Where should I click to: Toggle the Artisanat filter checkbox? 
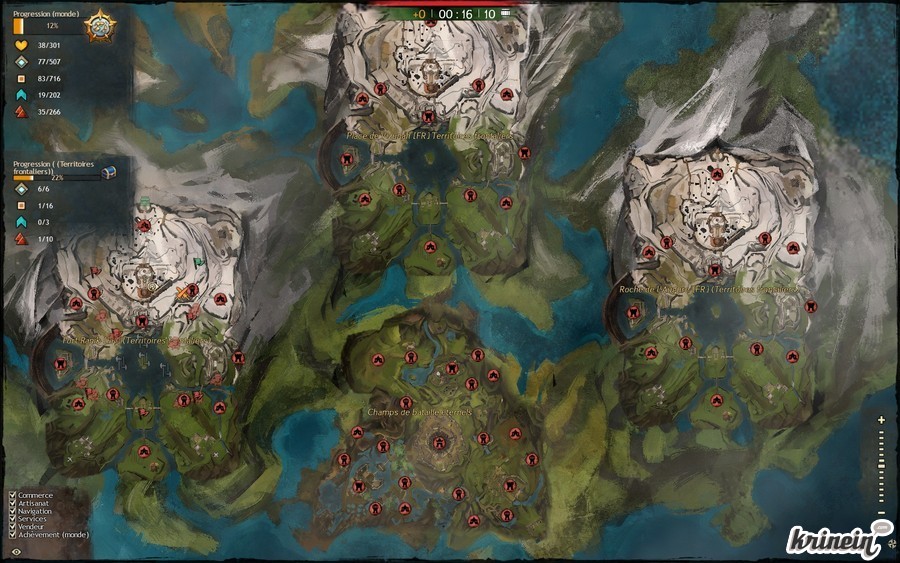(x=12, y=503)
